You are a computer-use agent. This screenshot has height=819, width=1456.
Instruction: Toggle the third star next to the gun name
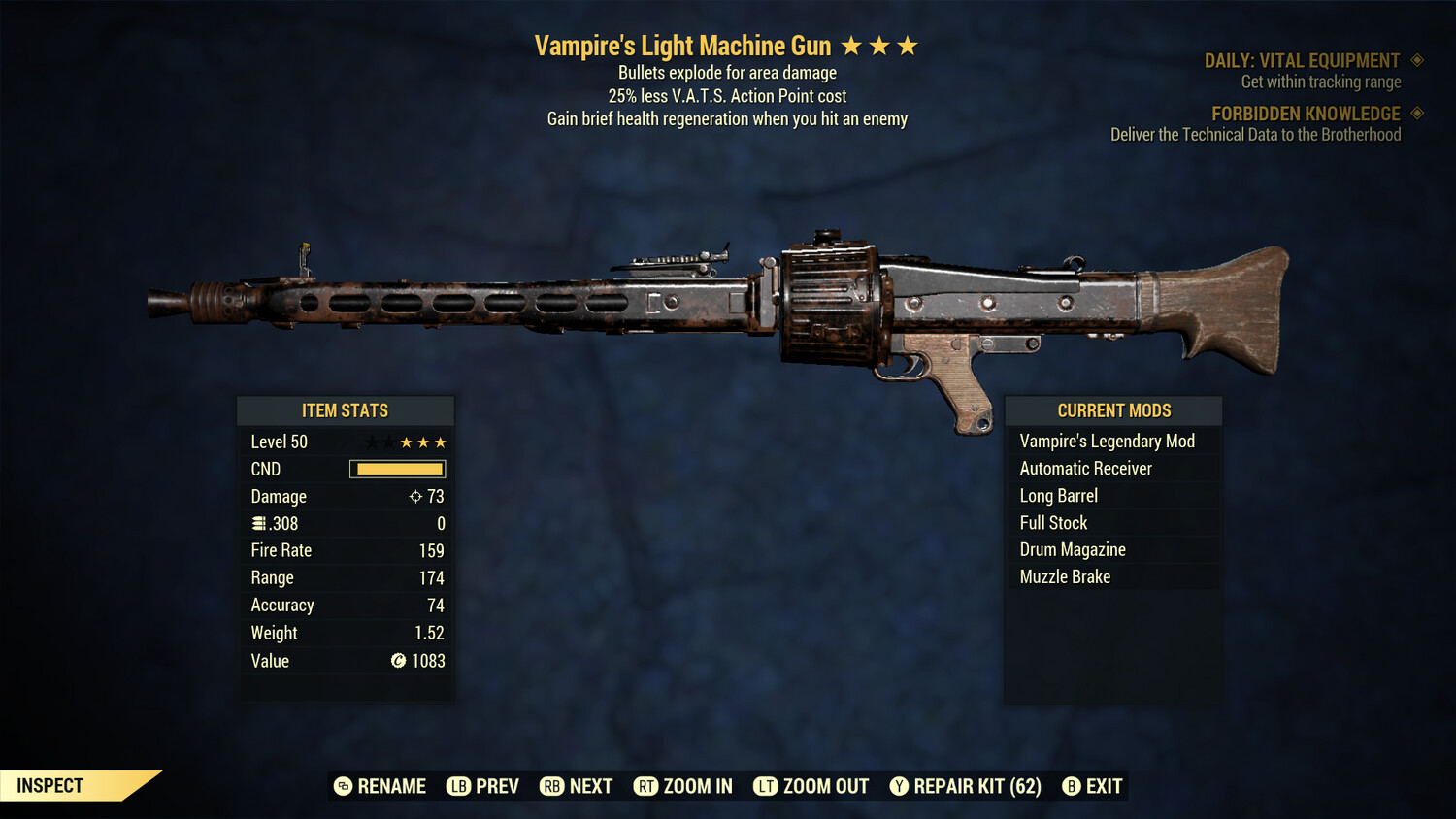(x=910, y=44)
